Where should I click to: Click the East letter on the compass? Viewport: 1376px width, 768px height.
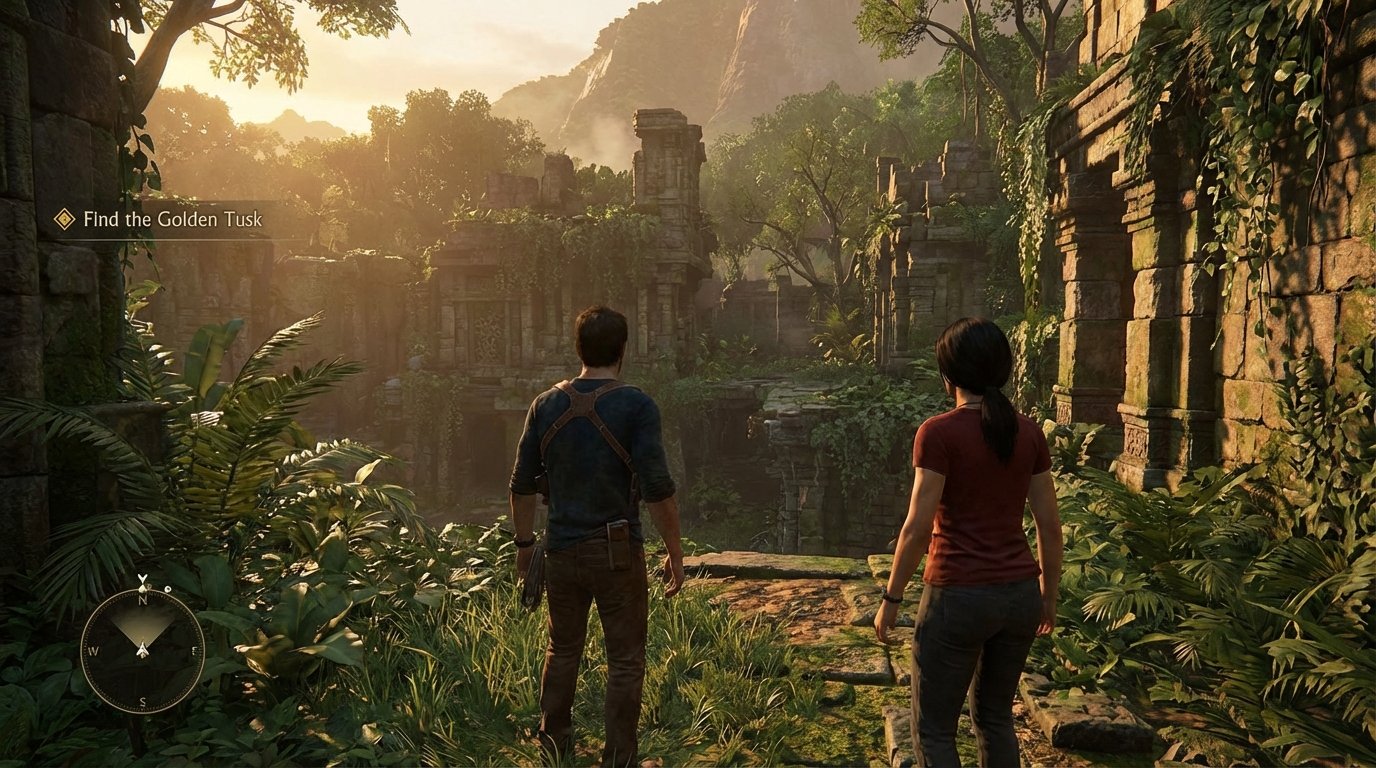194,650
